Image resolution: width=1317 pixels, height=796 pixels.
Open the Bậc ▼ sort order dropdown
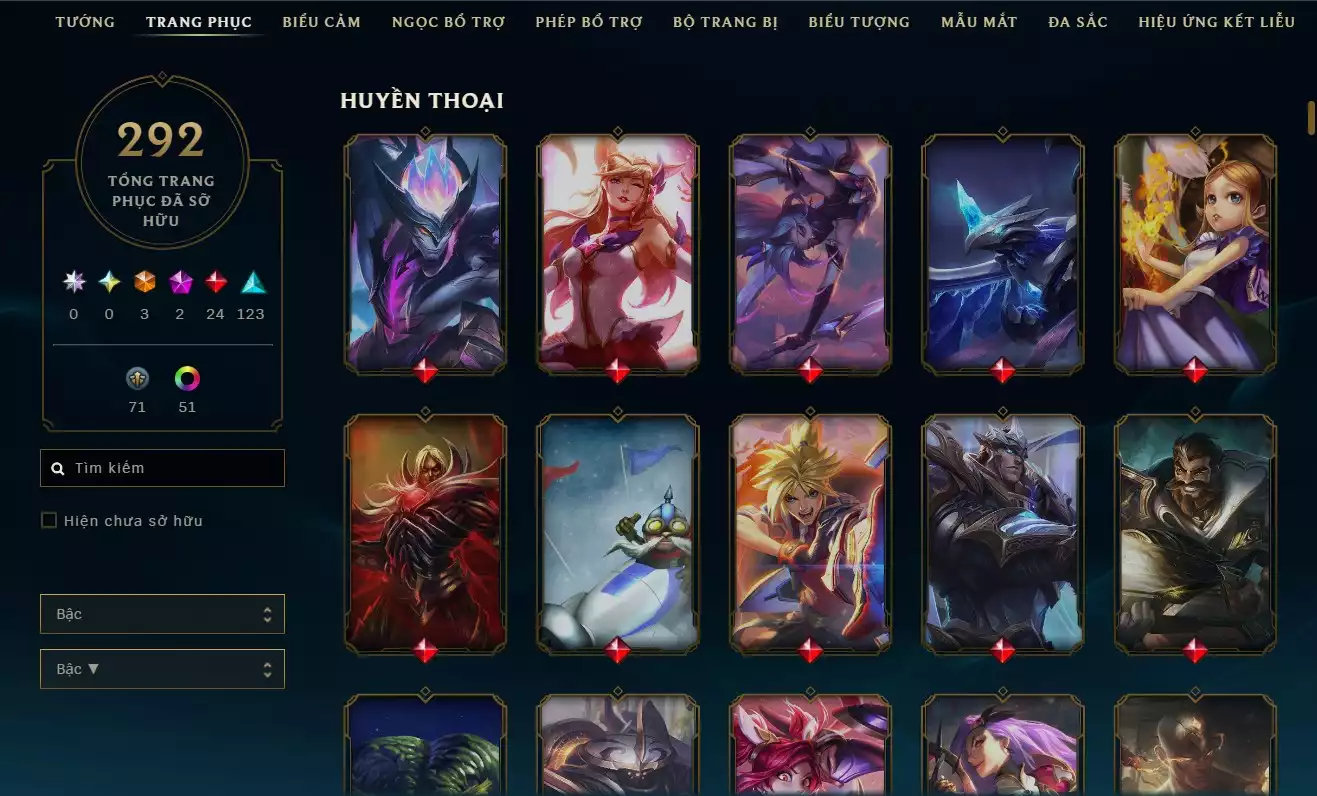[x=162, y=668]
